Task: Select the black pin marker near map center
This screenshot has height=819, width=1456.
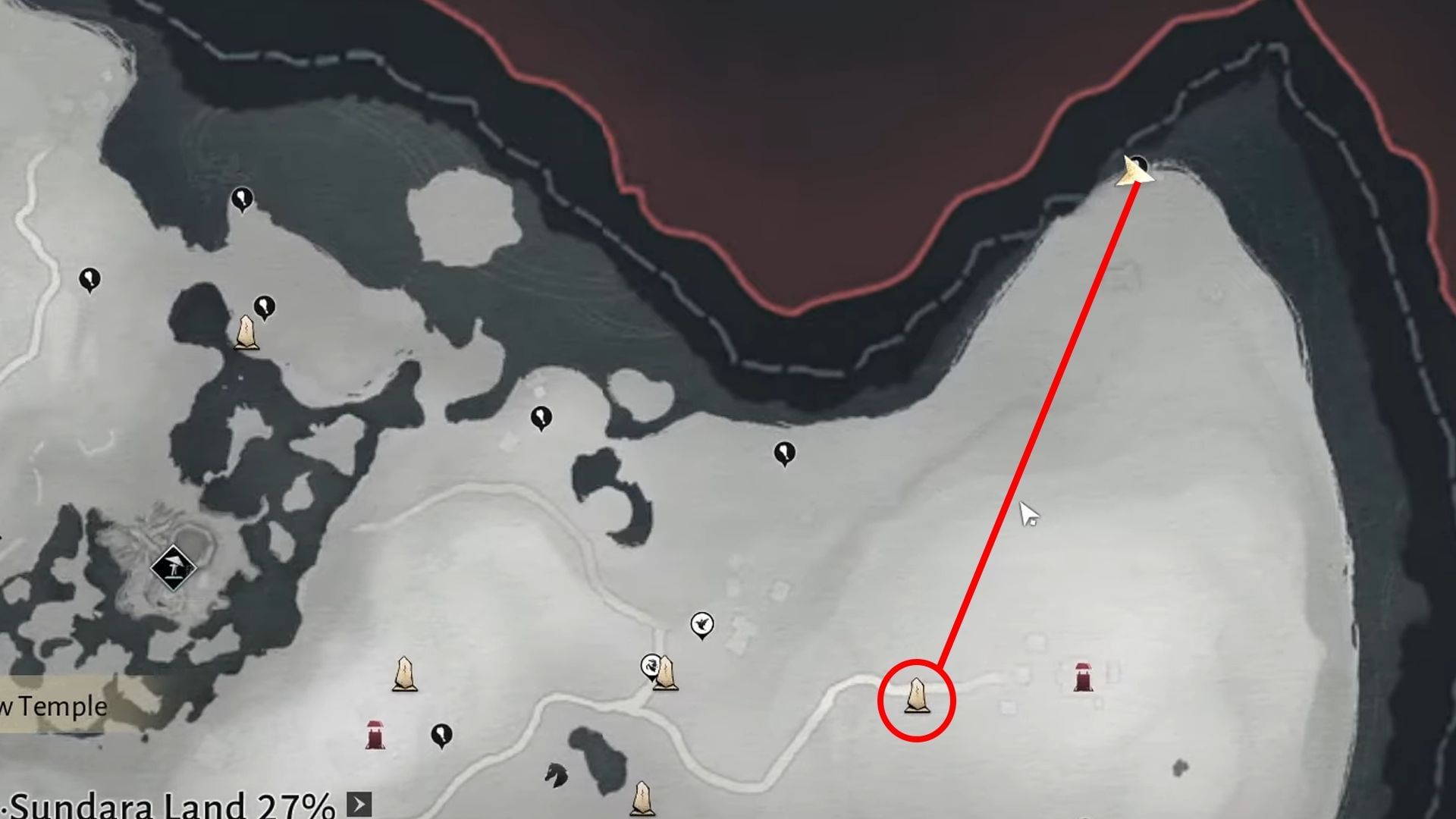Action: (x=785, y=453)
